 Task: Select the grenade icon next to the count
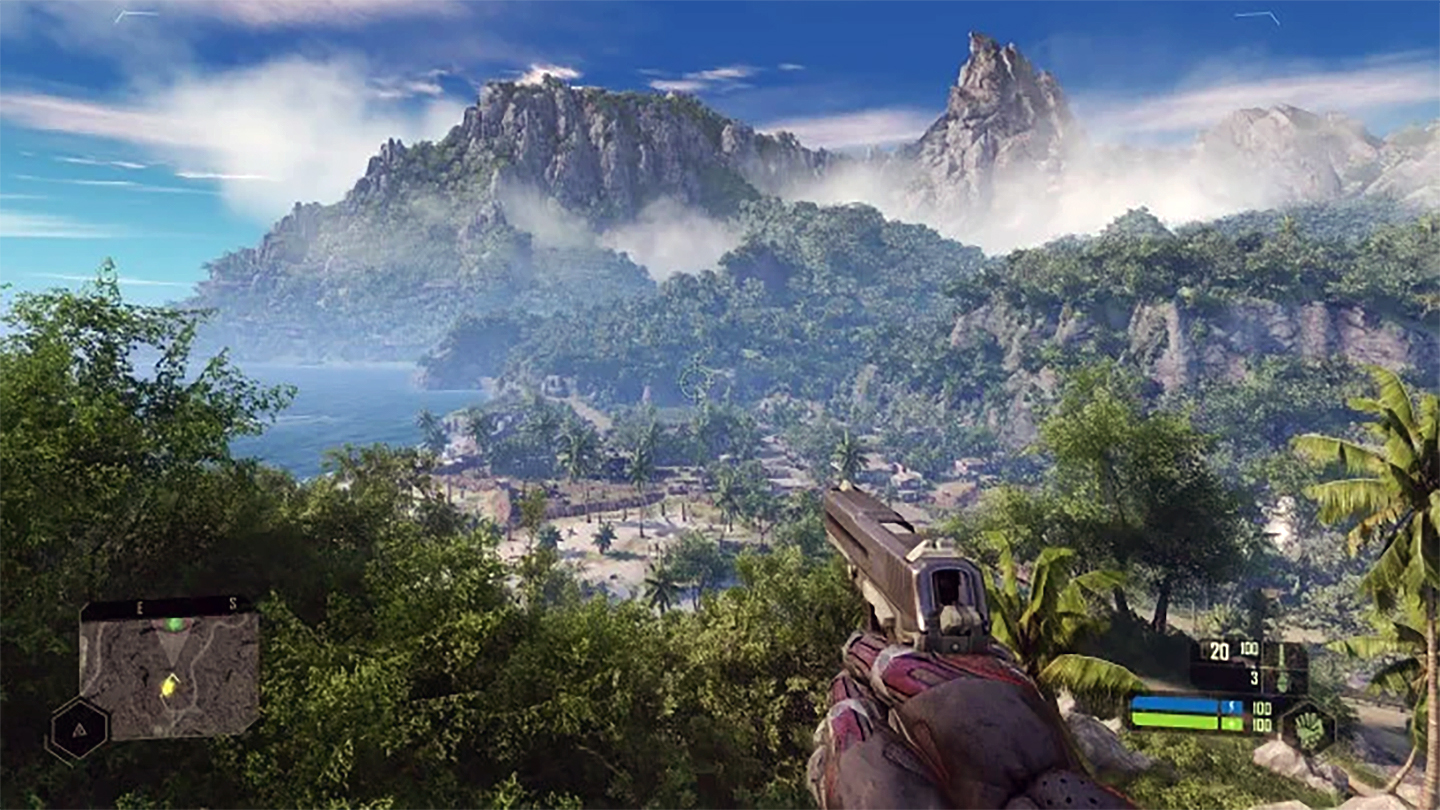point(1283,681)
